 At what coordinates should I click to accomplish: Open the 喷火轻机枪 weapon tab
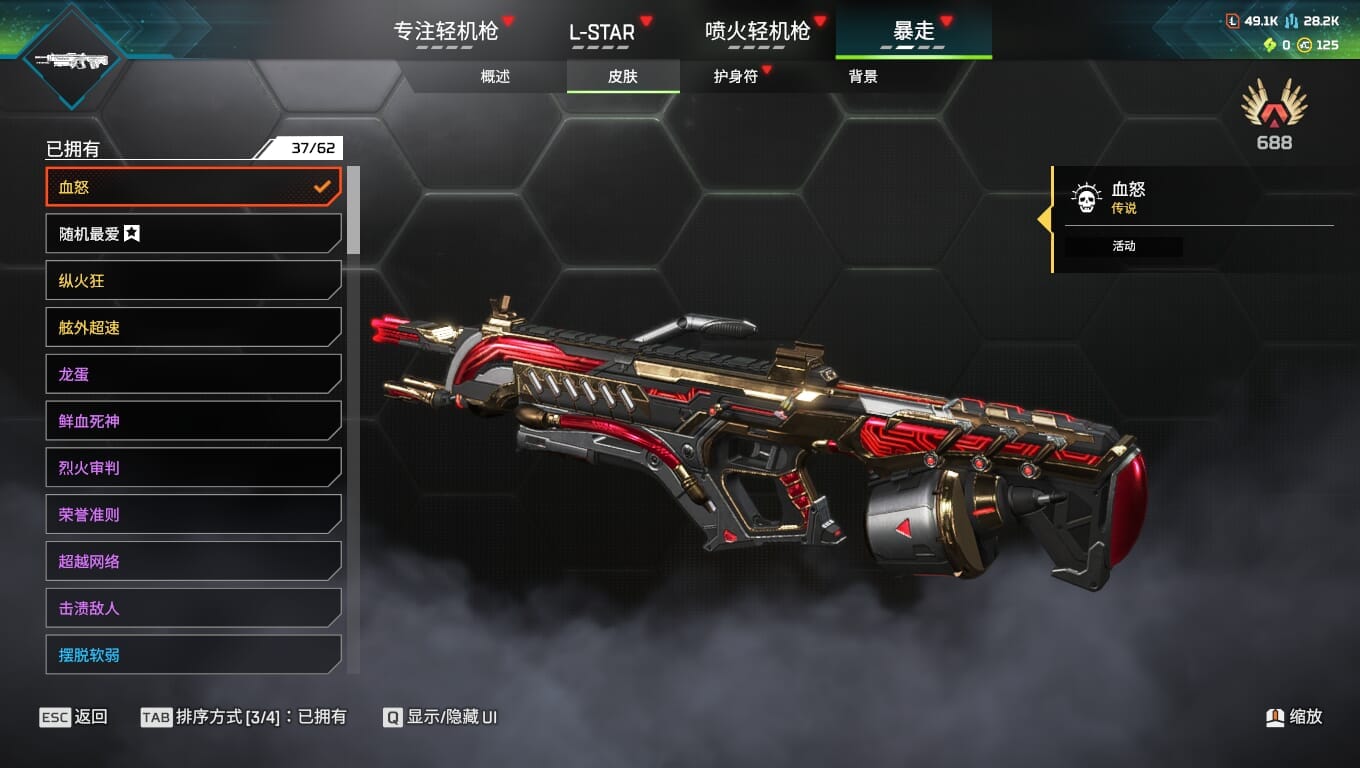point(757,31)
